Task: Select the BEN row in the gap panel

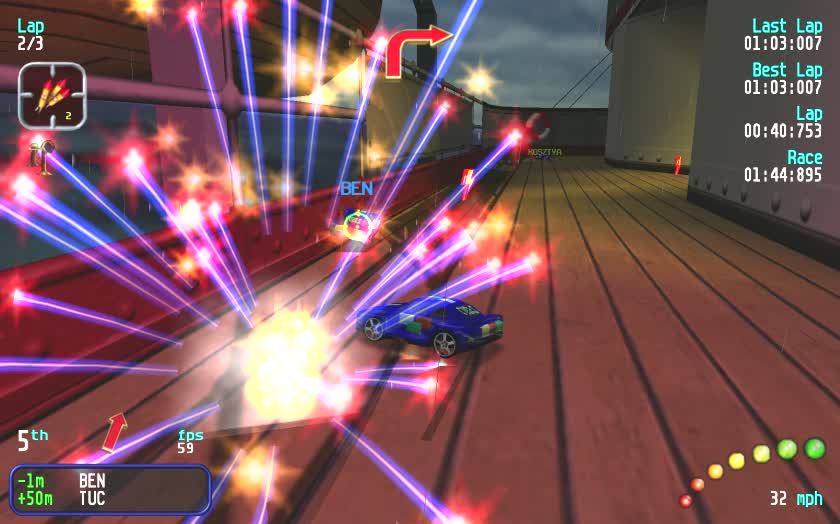Action: [110, 481]
